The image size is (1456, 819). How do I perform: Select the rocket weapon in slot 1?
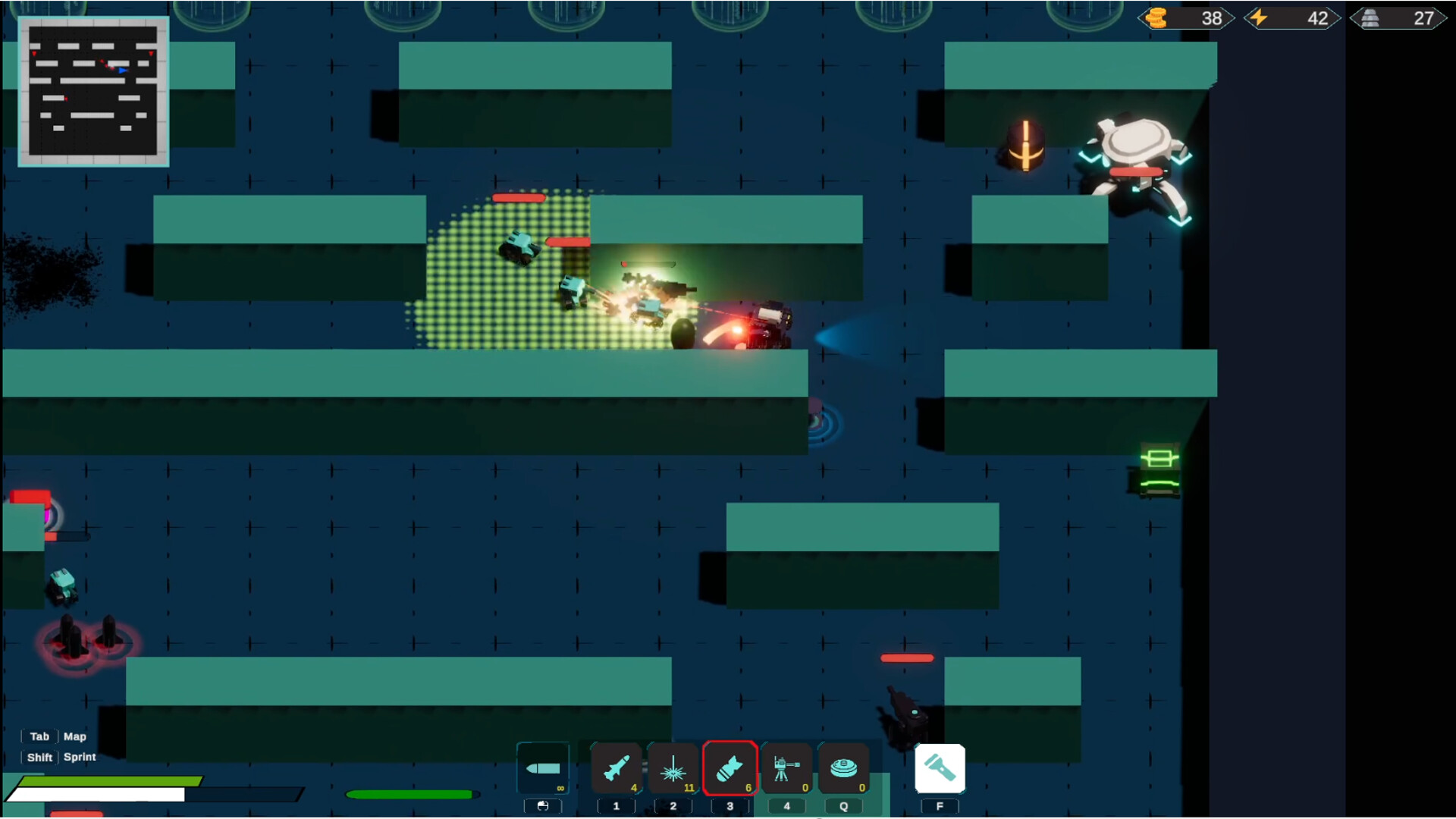pos(616,769)
